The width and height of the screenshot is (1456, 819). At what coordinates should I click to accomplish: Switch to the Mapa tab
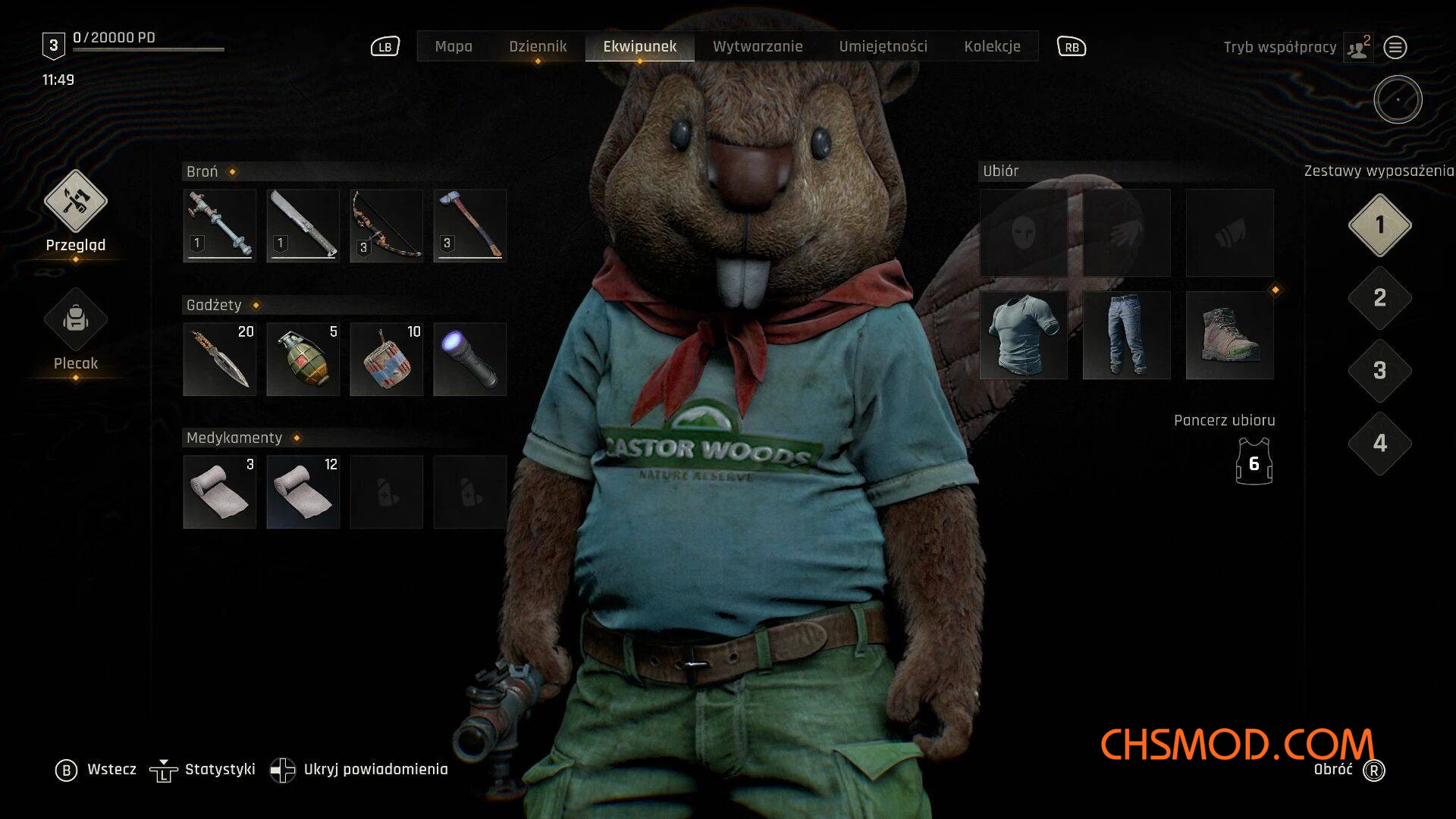click(453, 46)
